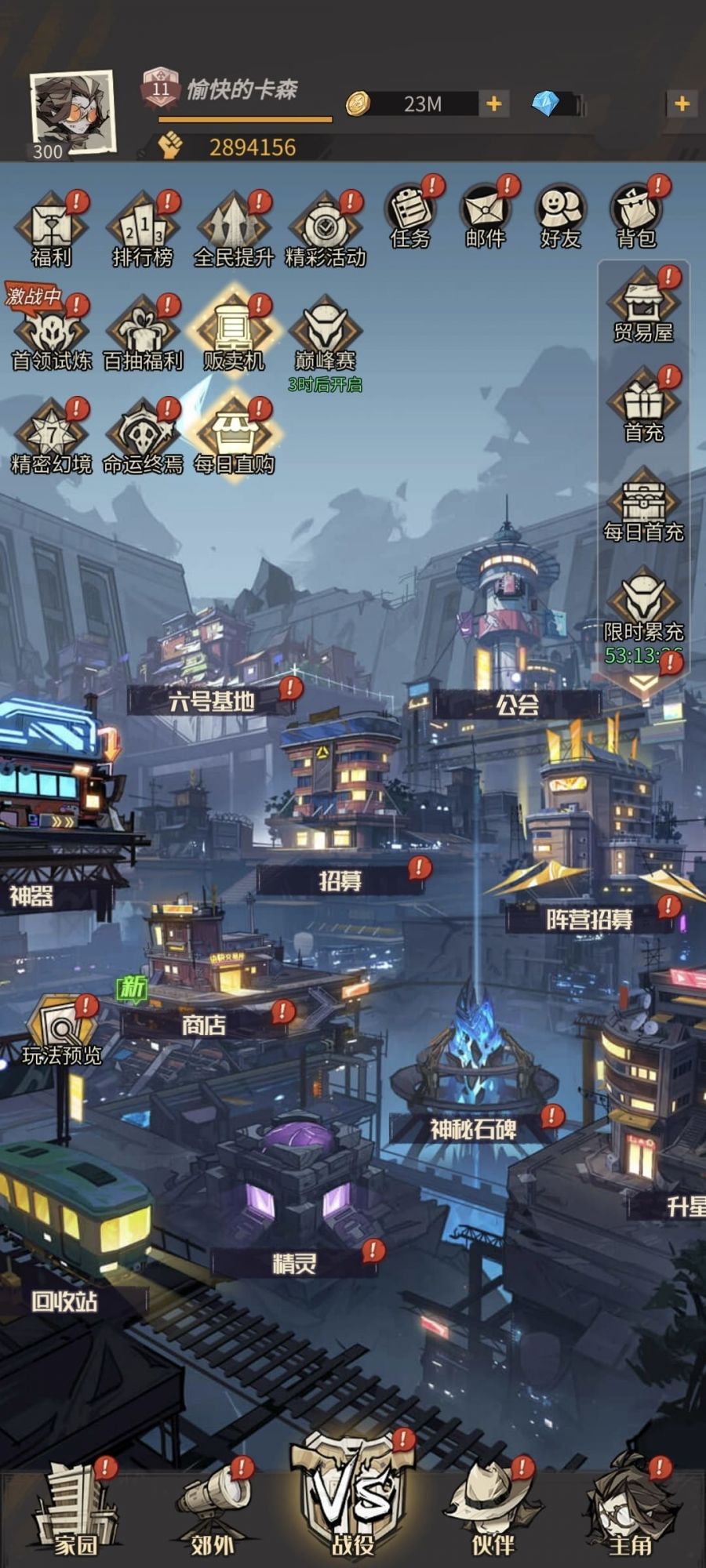The width and height of the screenshot is (706, 1568).
Task: Switch to the 伙伴 partners tab
Action: click(493, 1509)
